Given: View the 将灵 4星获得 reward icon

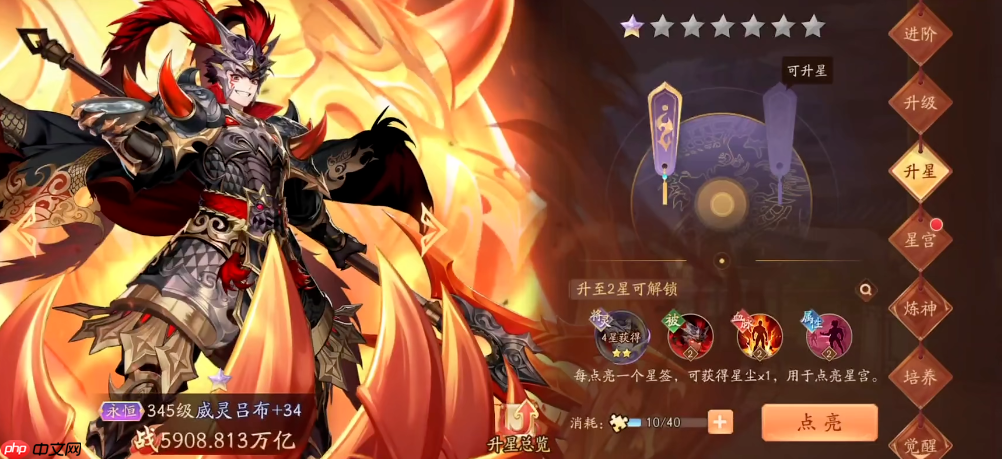Looking at the screenshot, I should (x=624, y=336).
